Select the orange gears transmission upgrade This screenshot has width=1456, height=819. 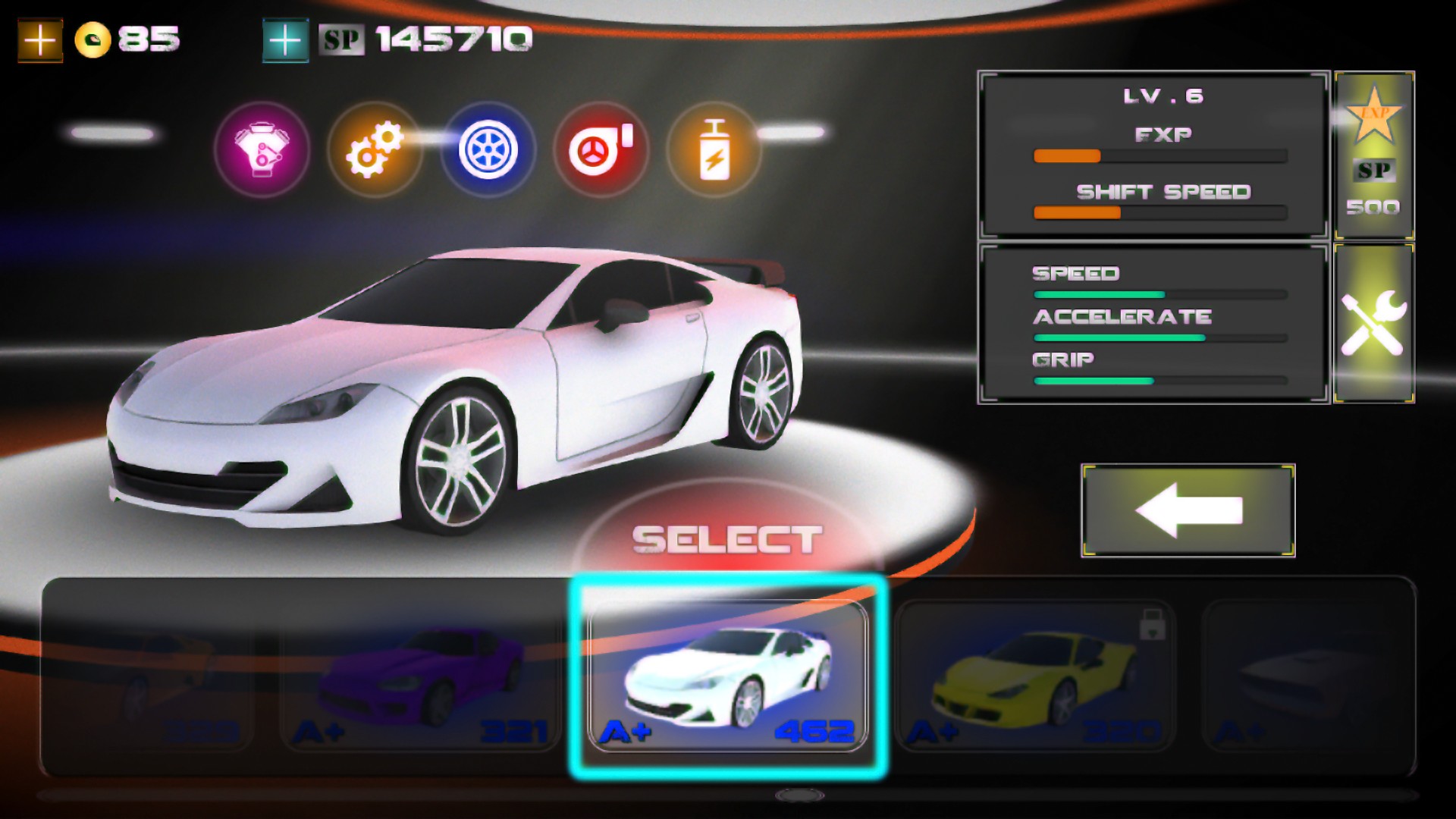click(x=375, y=150)
